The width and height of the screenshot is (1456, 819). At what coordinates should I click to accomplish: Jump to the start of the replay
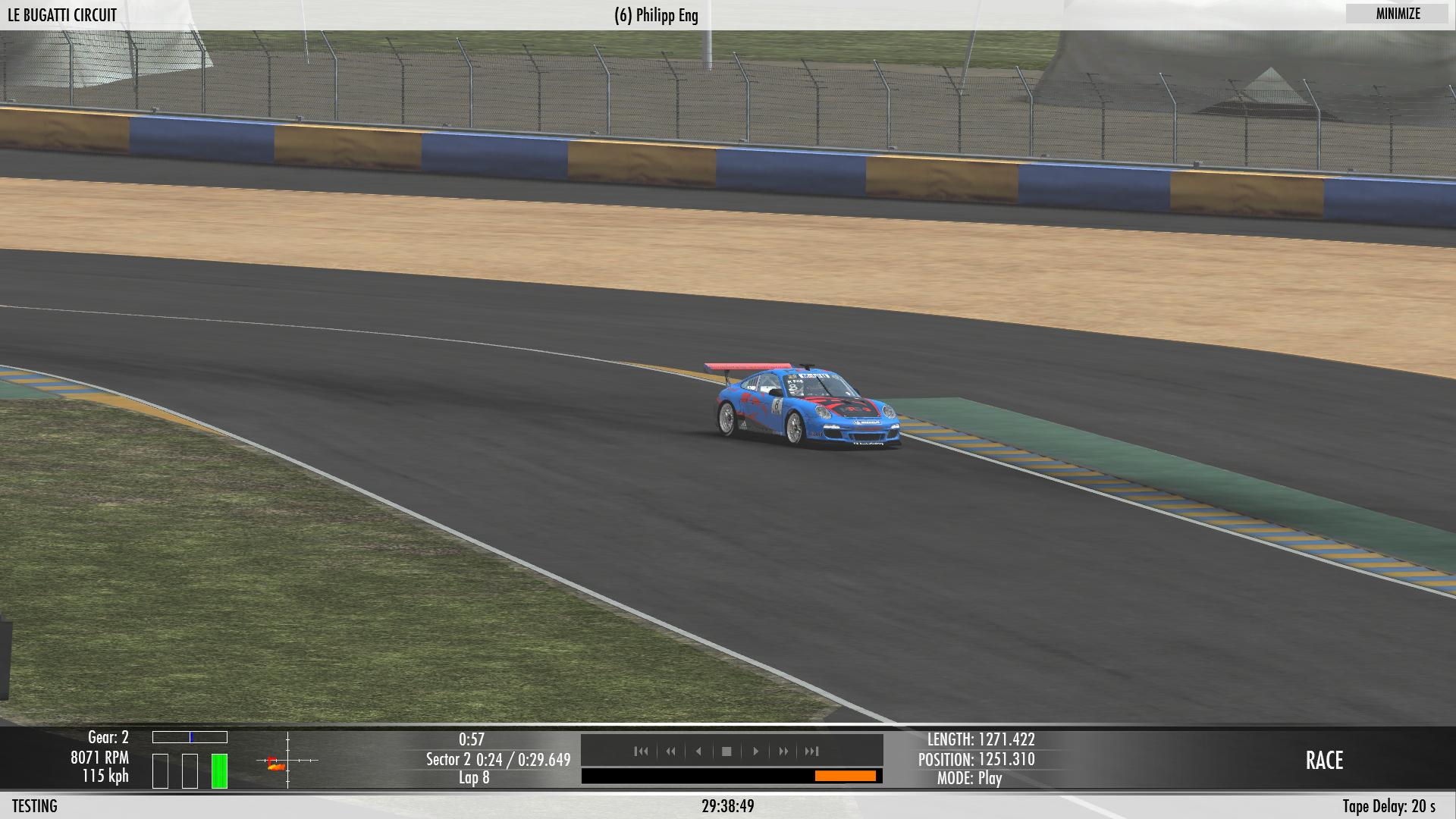[642, 752]
